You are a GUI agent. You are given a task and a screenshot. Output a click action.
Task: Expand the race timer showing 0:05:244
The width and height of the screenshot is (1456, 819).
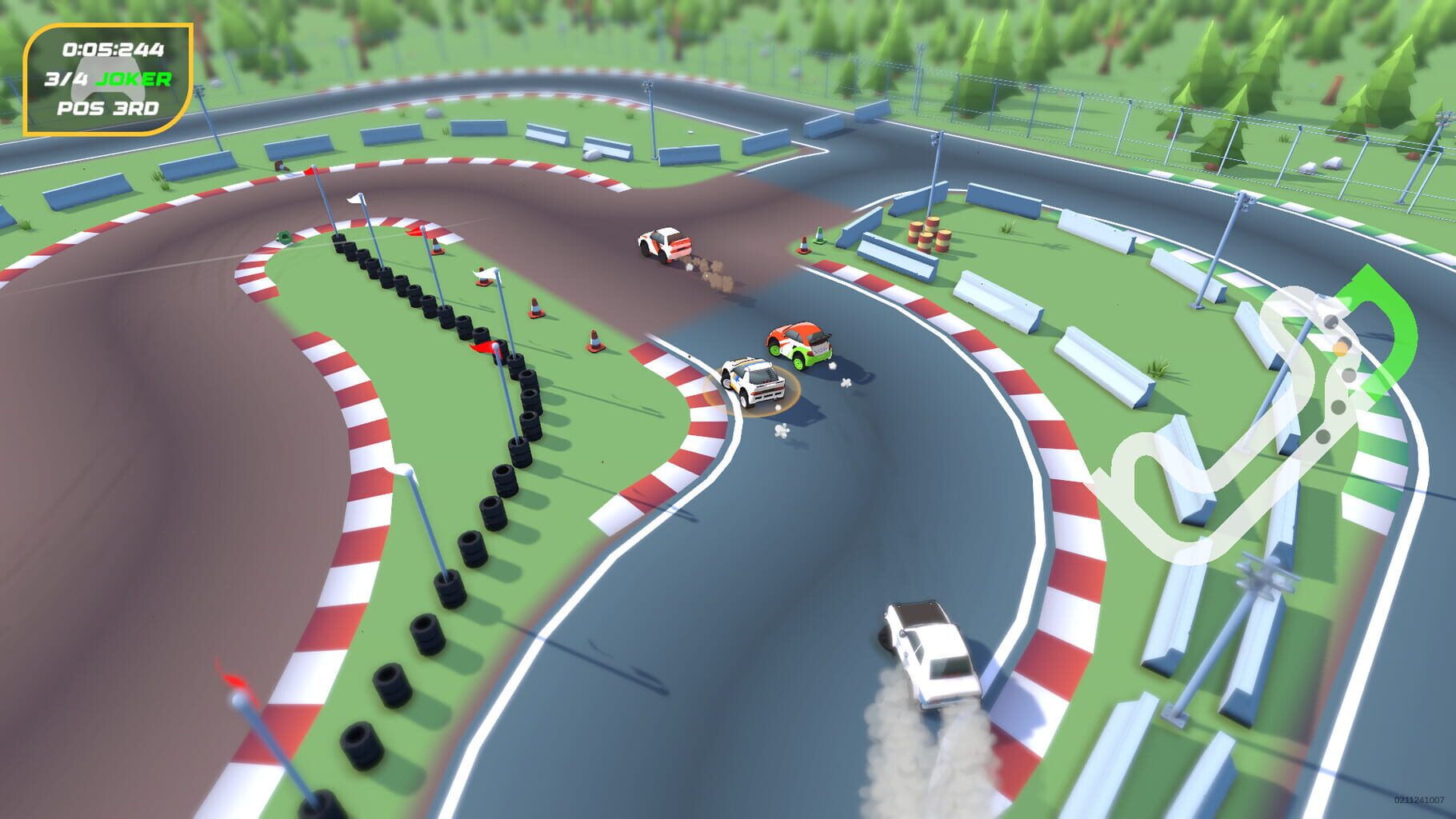point(112,48)
